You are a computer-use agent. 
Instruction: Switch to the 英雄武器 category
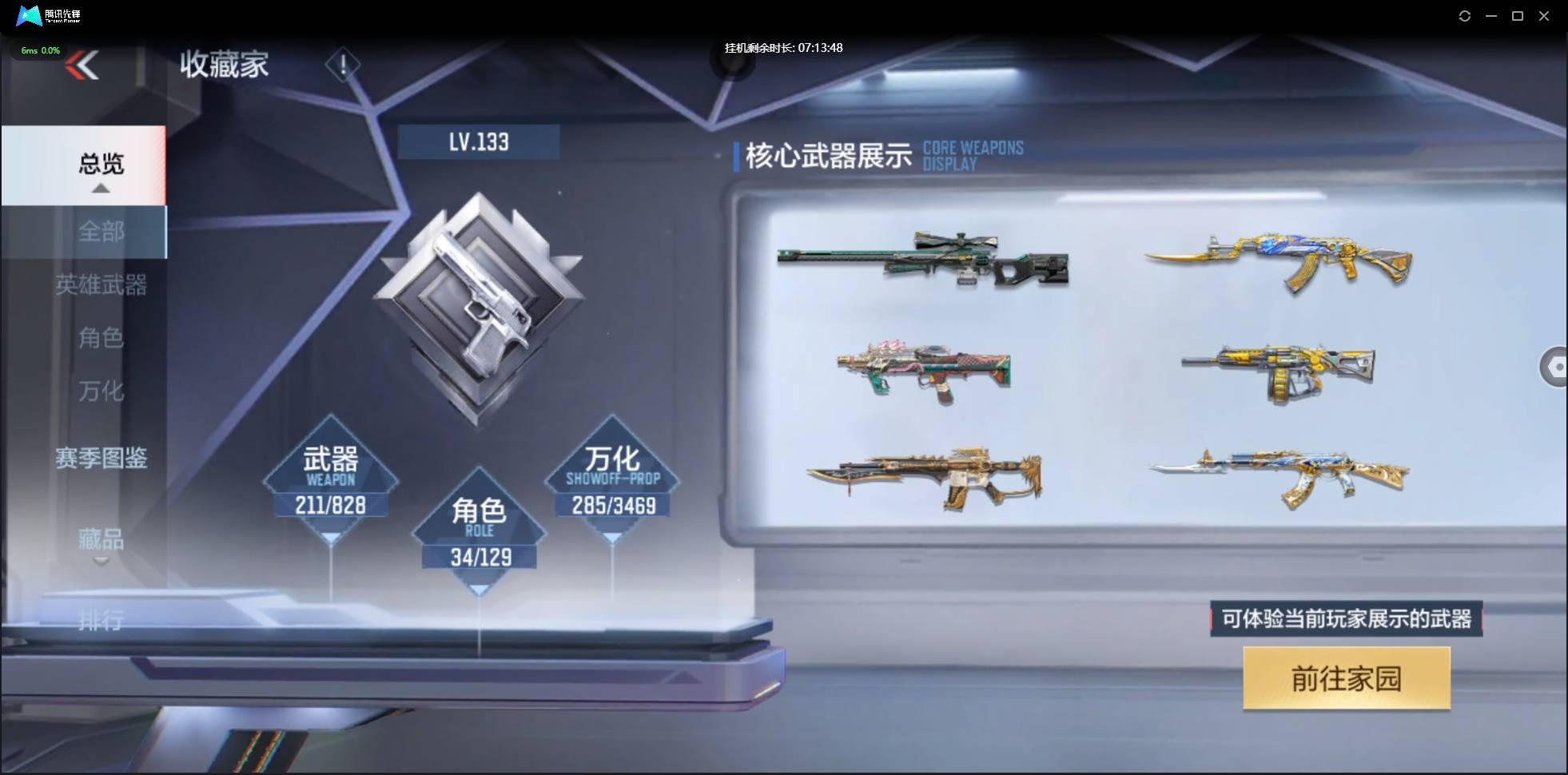(x=103, y=285)
